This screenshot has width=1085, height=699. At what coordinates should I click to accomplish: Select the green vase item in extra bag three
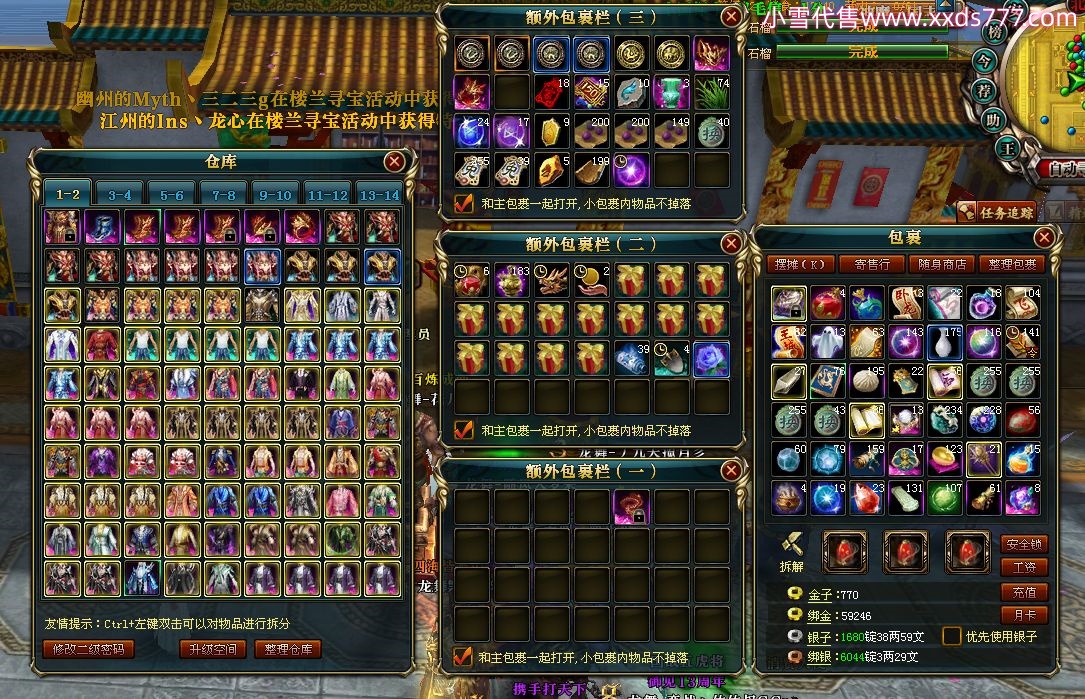click(x=673, y=91)
